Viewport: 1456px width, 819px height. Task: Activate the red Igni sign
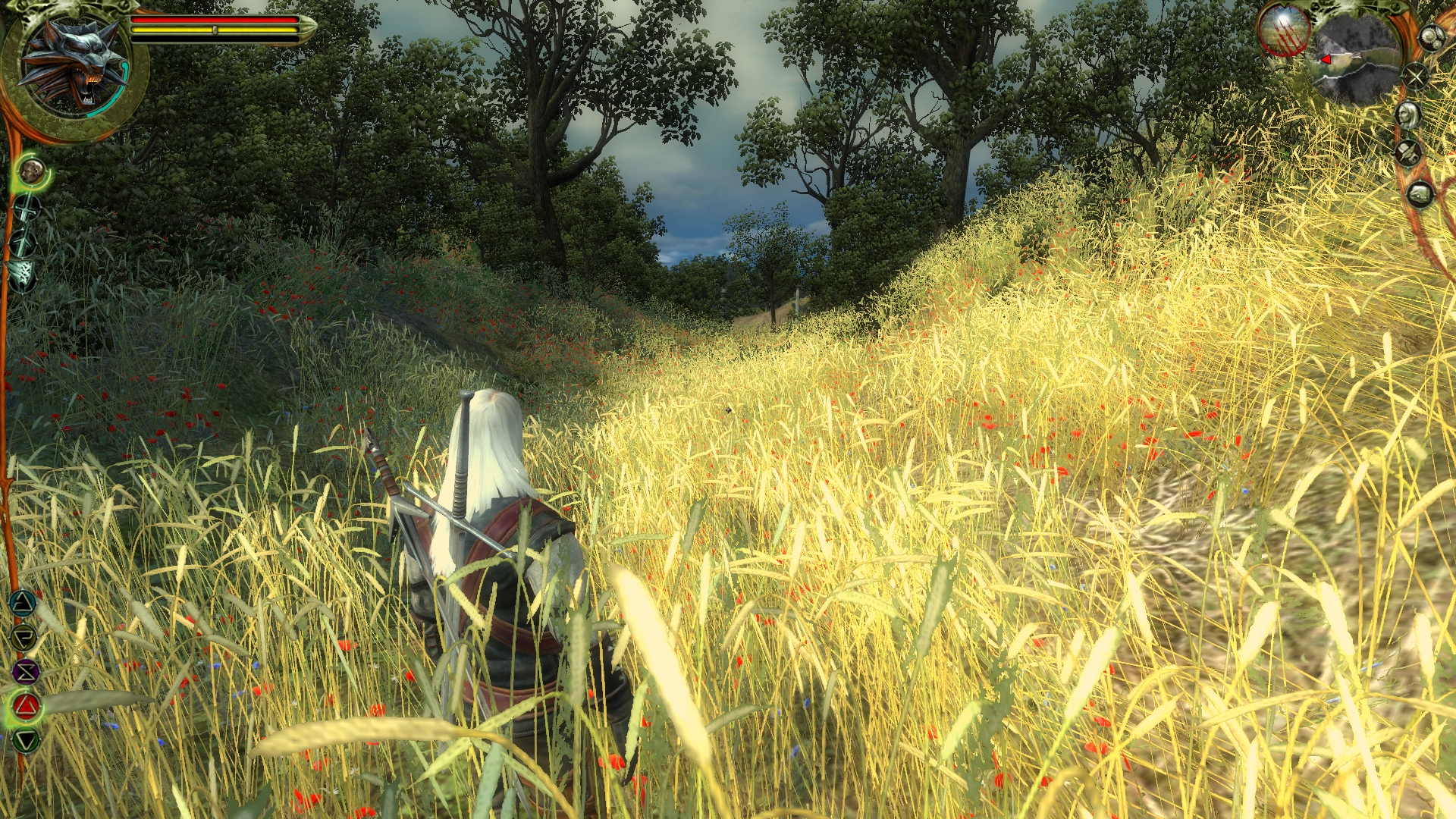tap(27, 707)
